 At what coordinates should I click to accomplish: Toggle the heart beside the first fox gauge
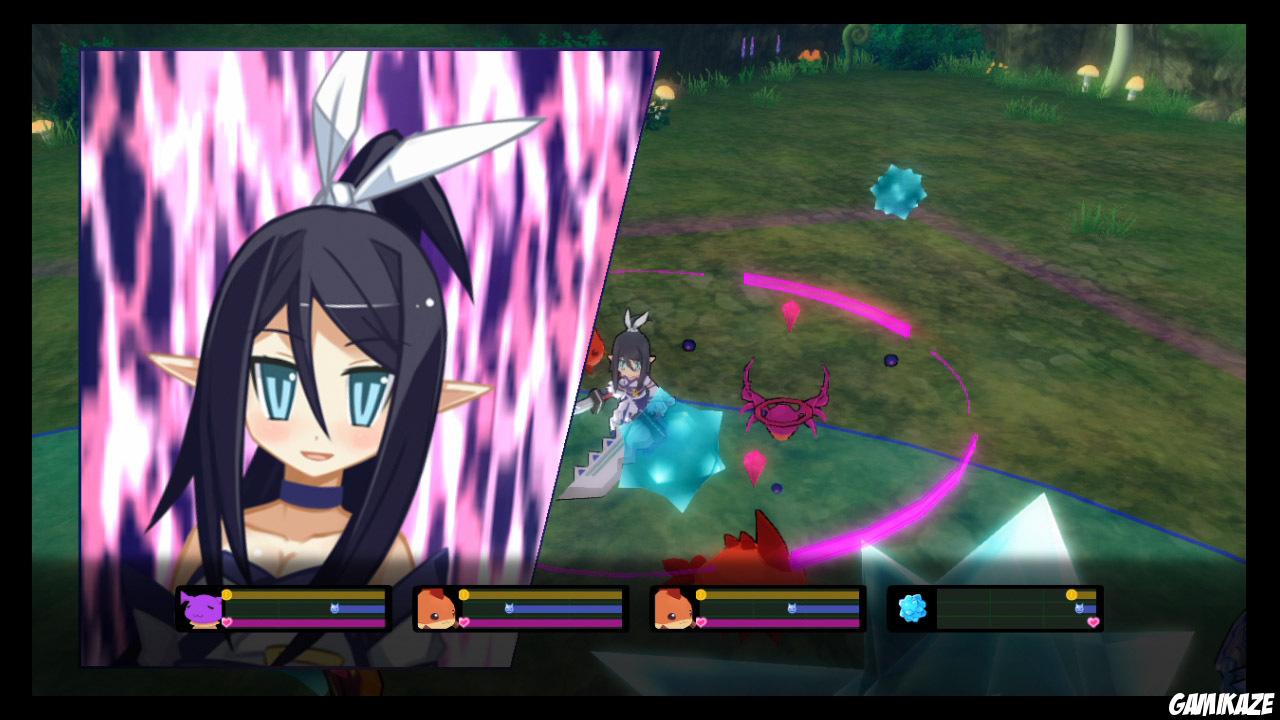pos(464,622)
